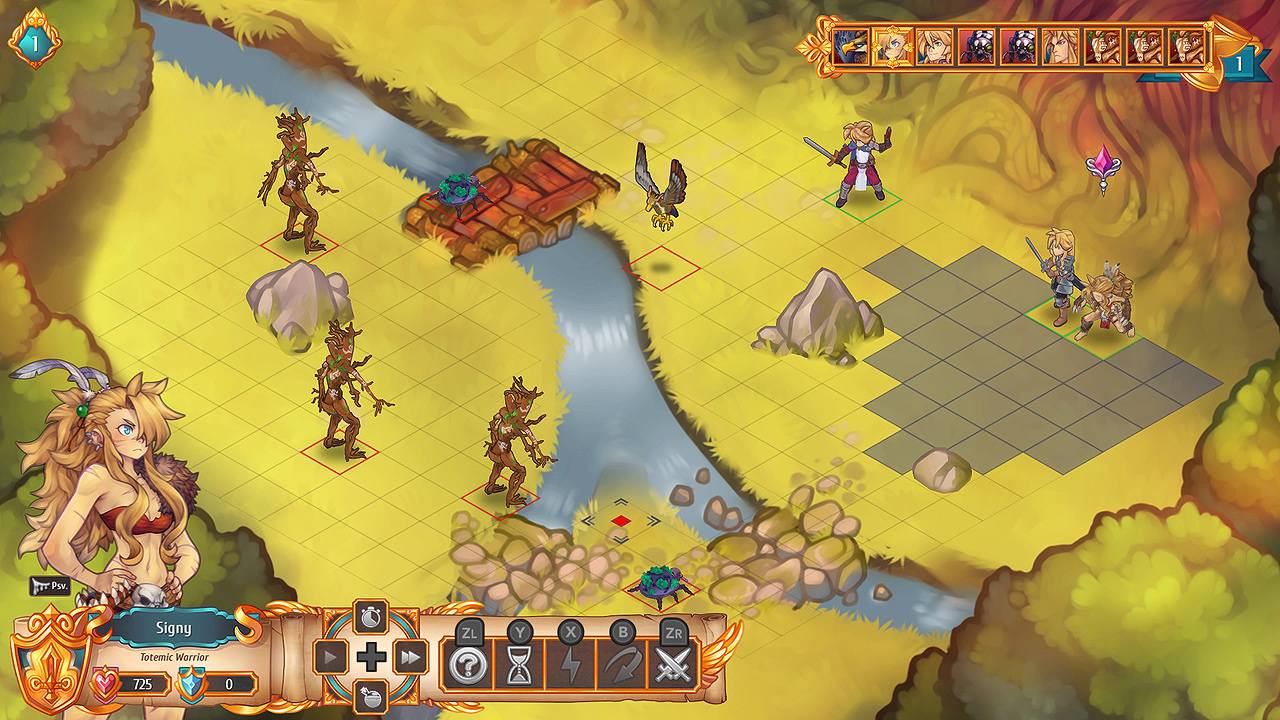Click the Totemic Warrior class label
Viewport: 1280px width, 720px height.
click(173, 656)
